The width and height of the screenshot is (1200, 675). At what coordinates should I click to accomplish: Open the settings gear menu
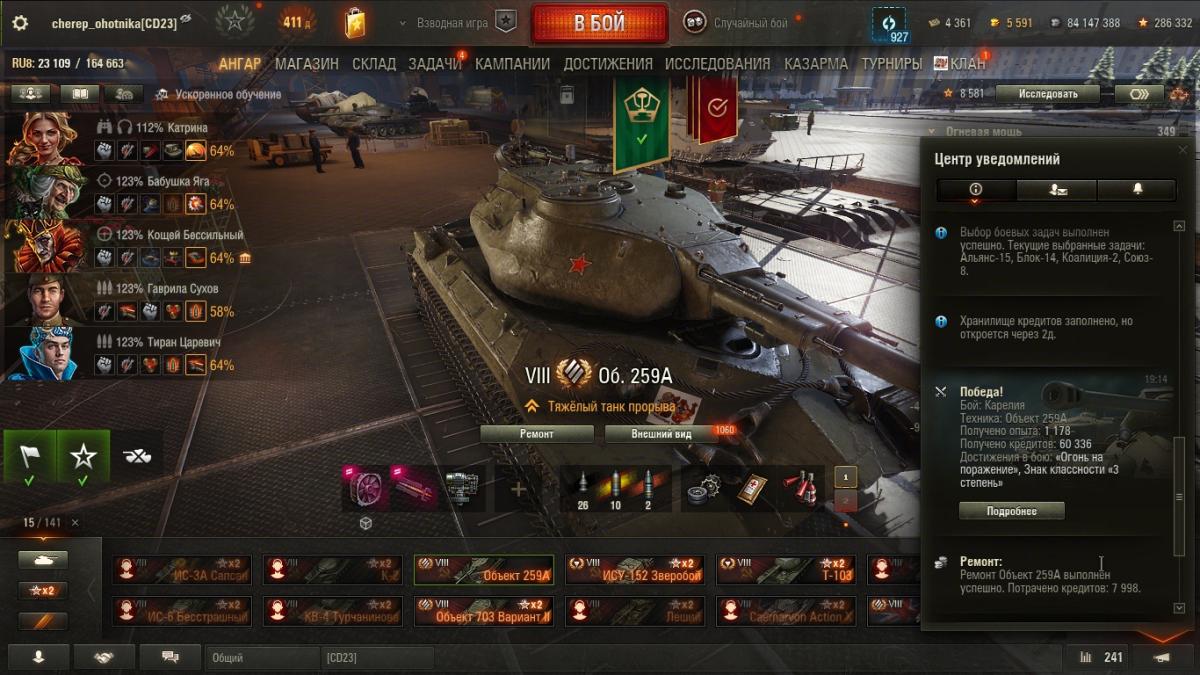(20, 22)
